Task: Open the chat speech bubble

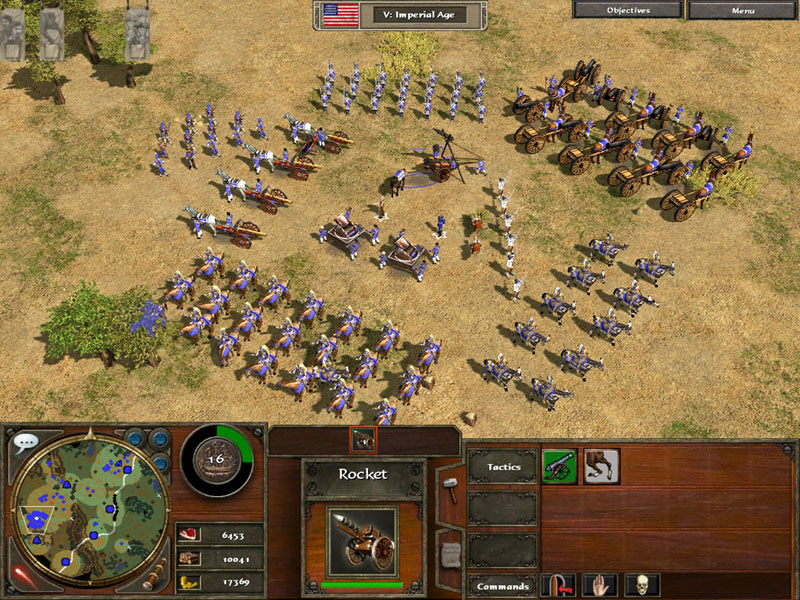Action: 26,441
